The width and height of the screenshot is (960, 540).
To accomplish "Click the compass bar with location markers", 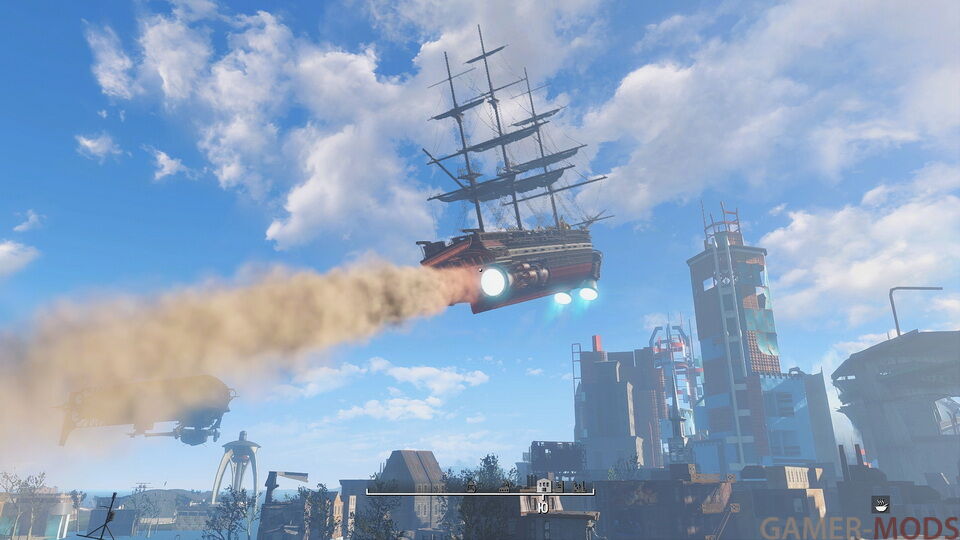I will click(x=480, y=490).
